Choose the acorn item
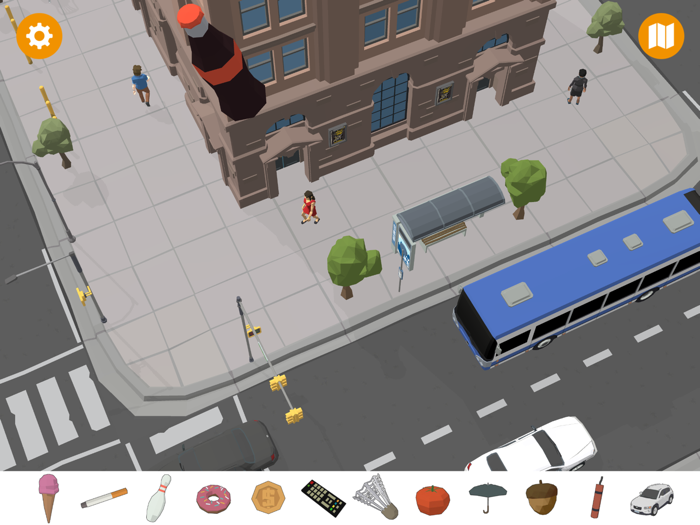This screenshot has width=700, height=525. (x=542, y=497)
